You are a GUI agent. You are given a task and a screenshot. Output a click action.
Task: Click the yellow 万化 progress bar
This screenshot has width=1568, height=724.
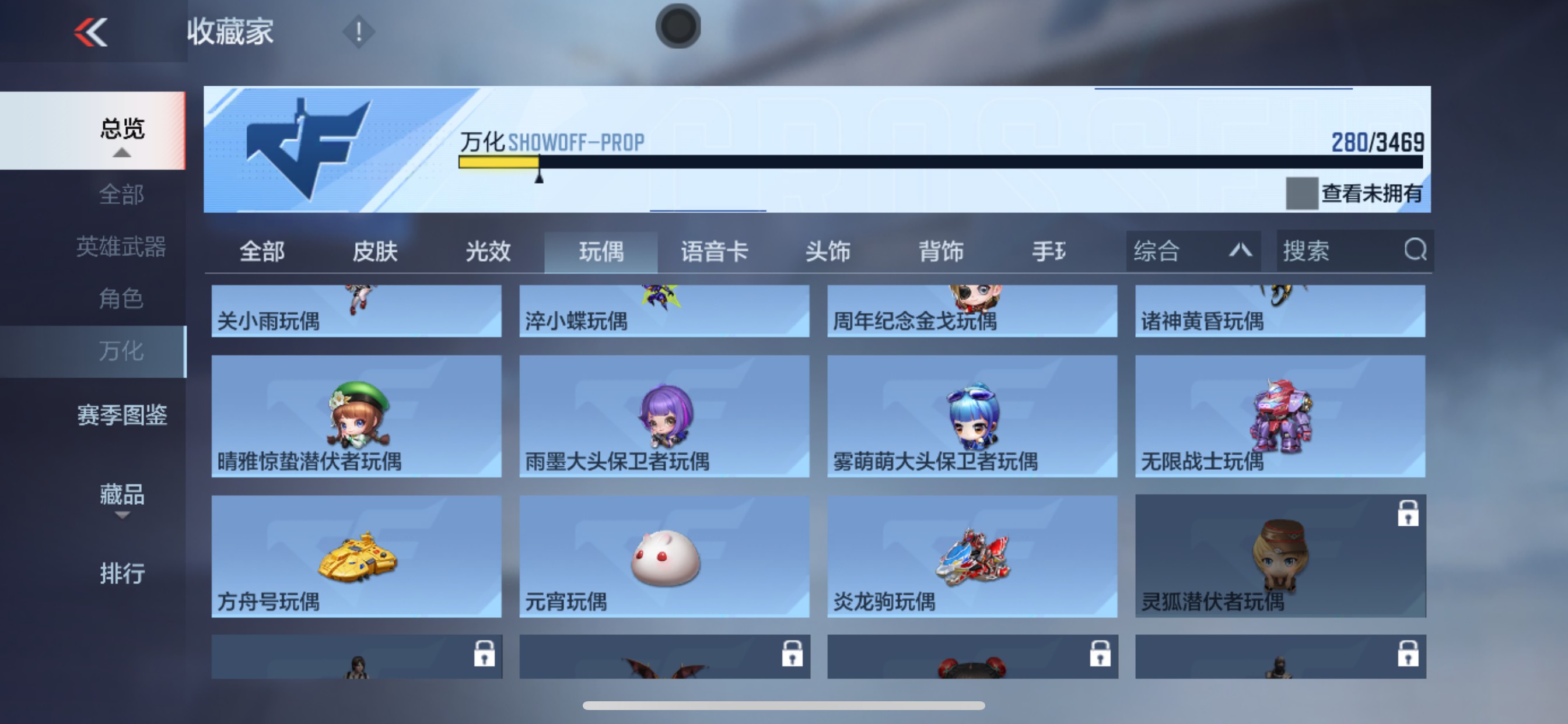[499, 163]
